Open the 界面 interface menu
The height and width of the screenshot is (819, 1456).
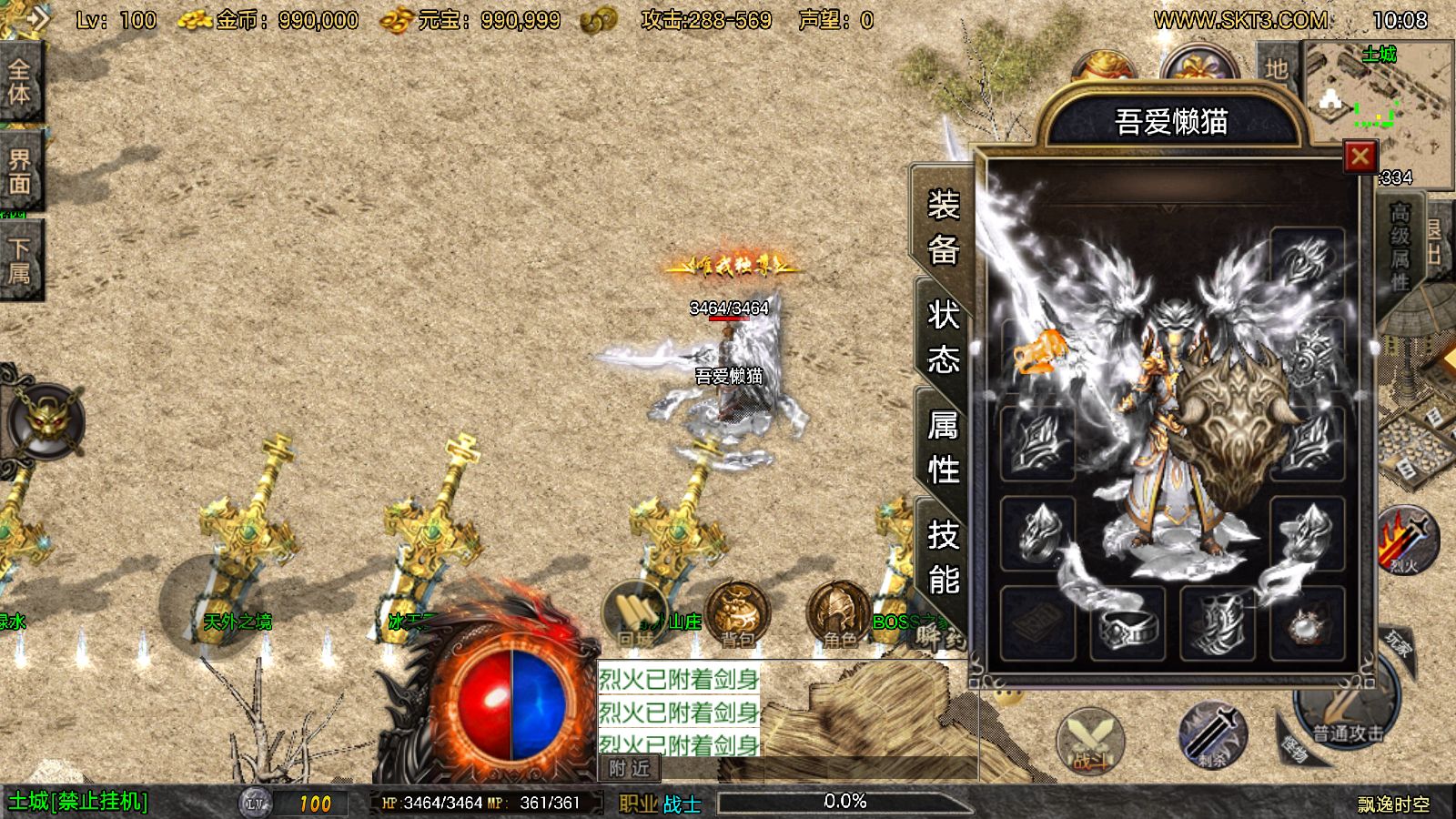(x=20, y=171)
